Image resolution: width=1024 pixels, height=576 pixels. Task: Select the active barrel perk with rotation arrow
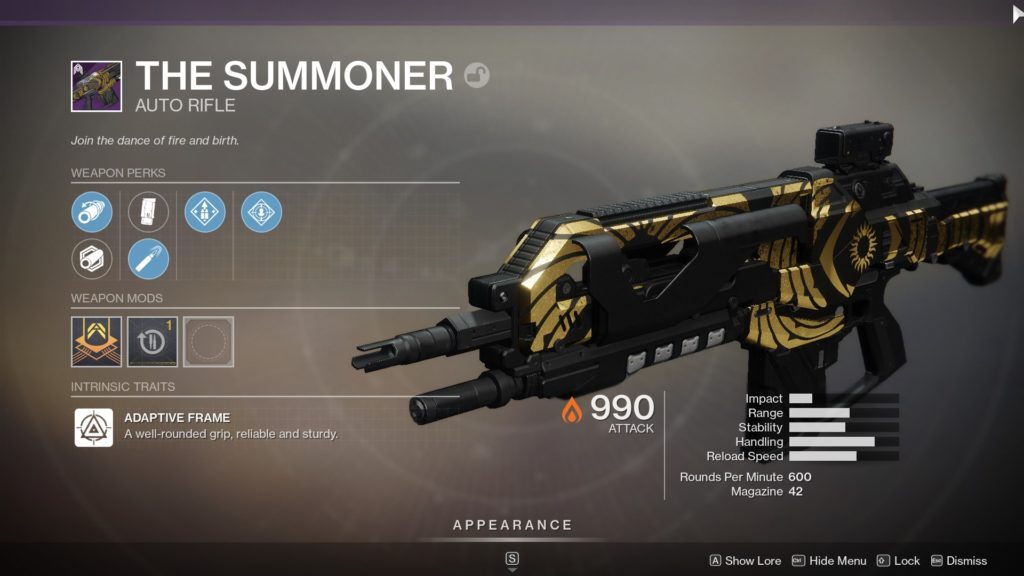[92, 212]
